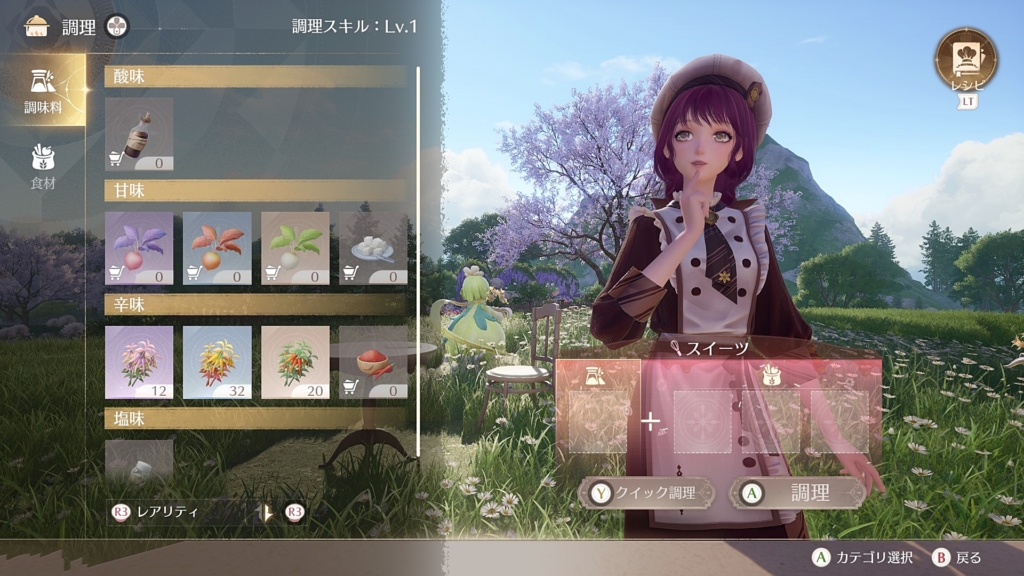1024x576 pixels.
Task: Start クイック調理 quick cooking
Action: (649, 492)
